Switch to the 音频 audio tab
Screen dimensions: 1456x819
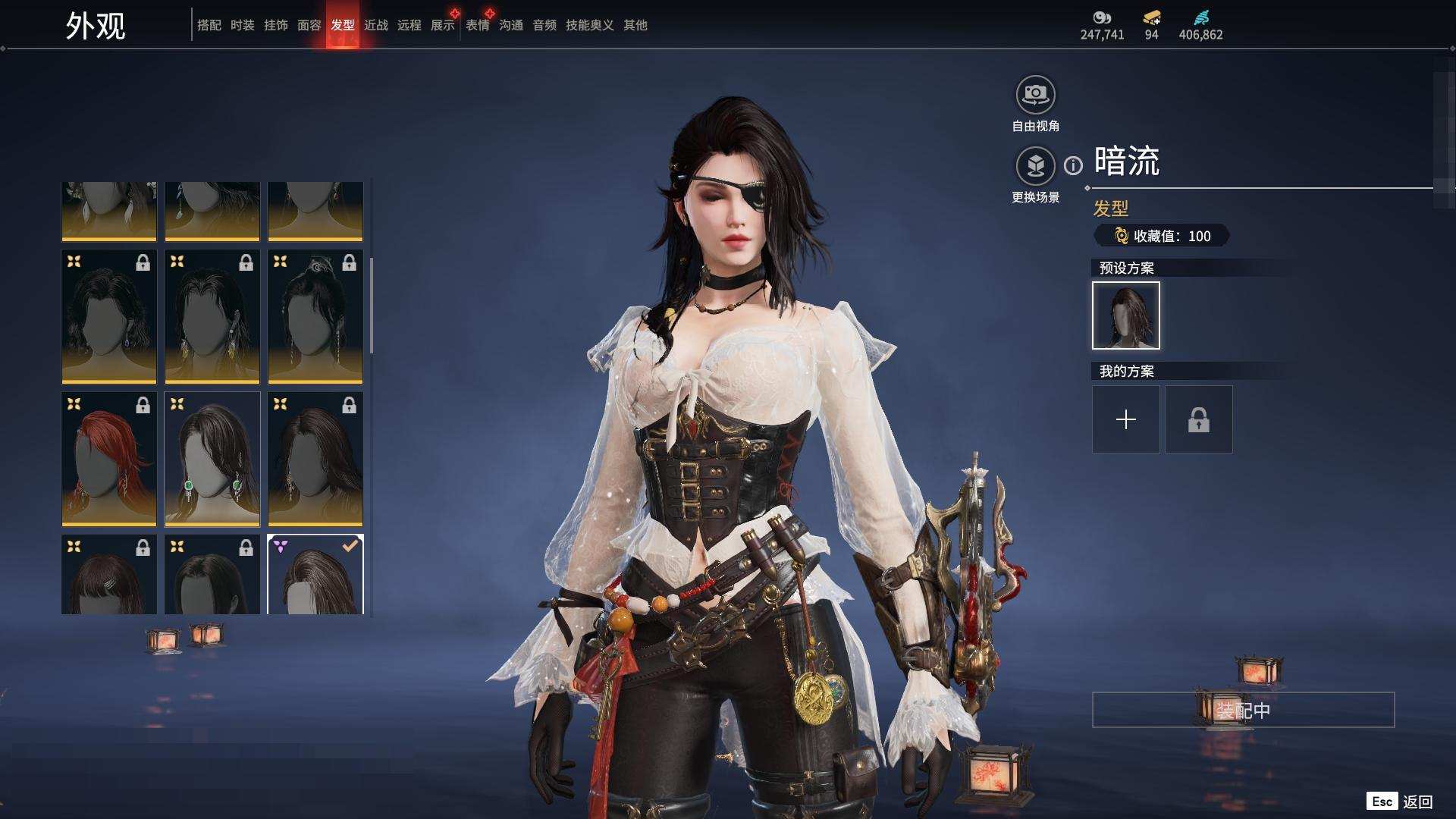544,25
